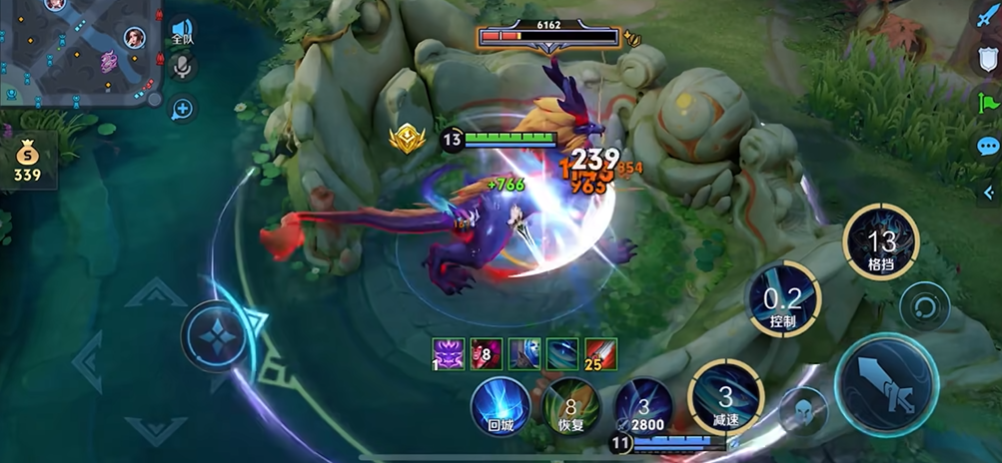Toggle the 全队 team speaker button
1002x463 pixels.
tap(182, 31)
